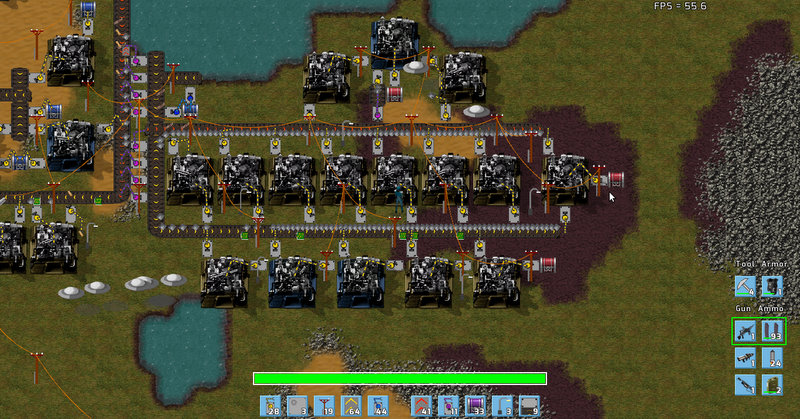Open the armor slot
This screenshot has width=800, height=419.
click(772, 287)
